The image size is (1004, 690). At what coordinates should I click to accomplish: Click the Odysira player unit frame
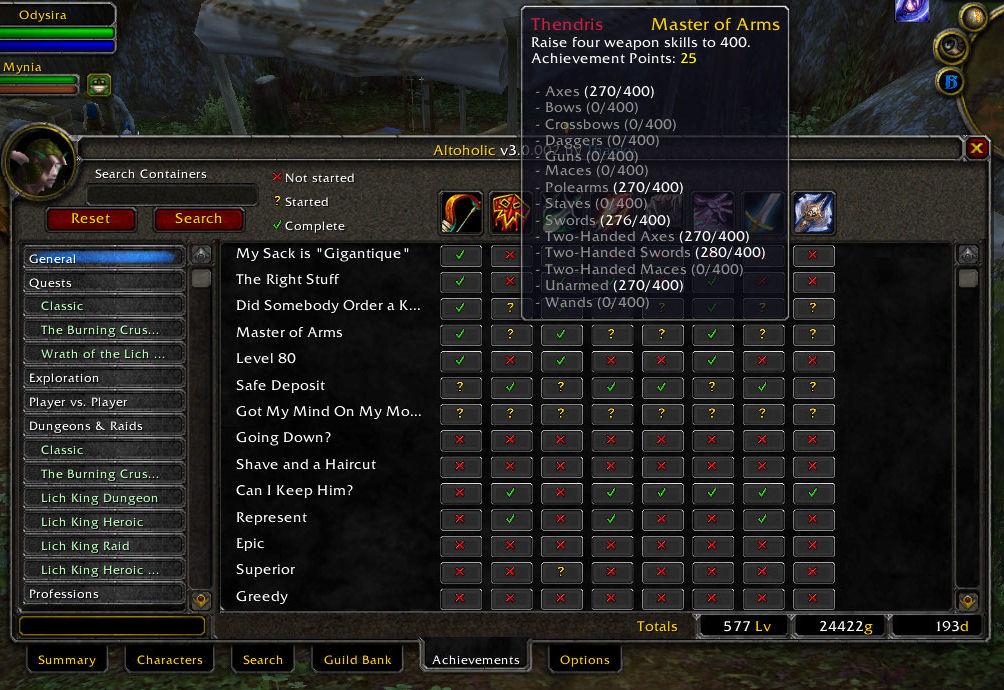58,28
